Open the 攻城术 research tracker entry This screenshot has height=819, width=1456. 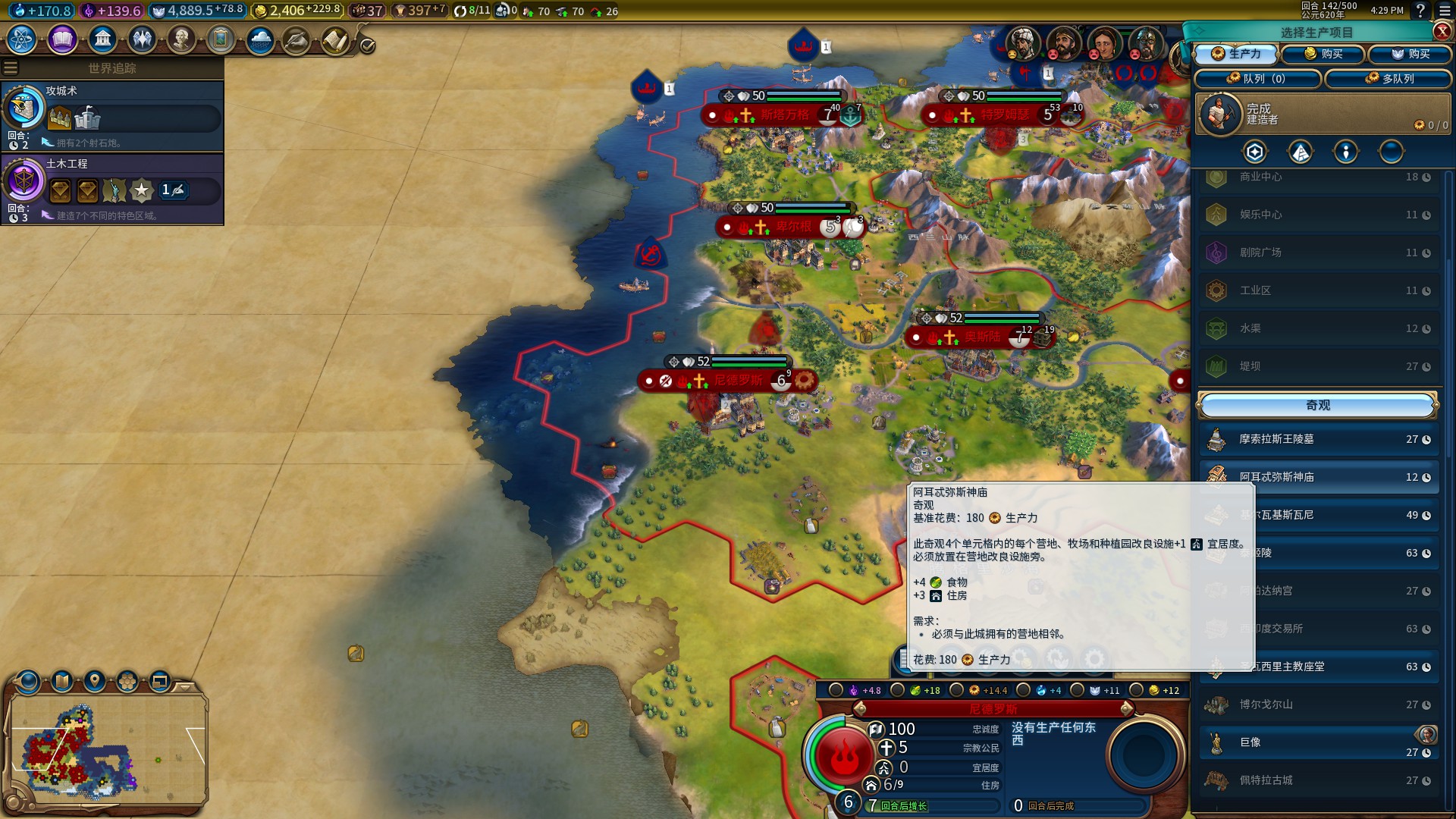tap(112, 115)
